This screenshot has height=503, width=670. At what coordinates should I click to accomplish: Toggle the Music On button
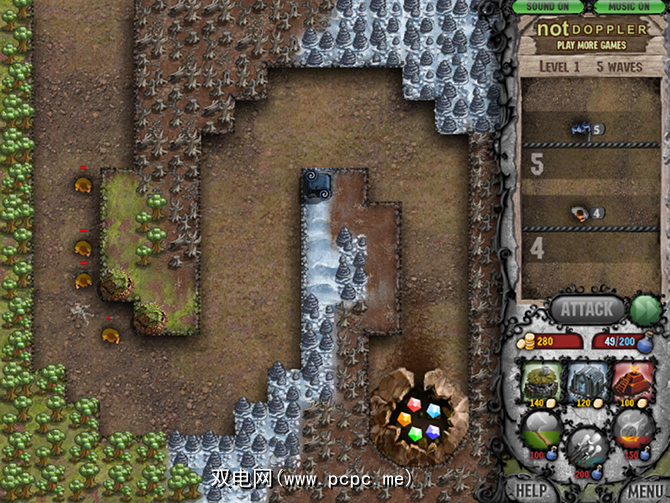coord(628,6)
